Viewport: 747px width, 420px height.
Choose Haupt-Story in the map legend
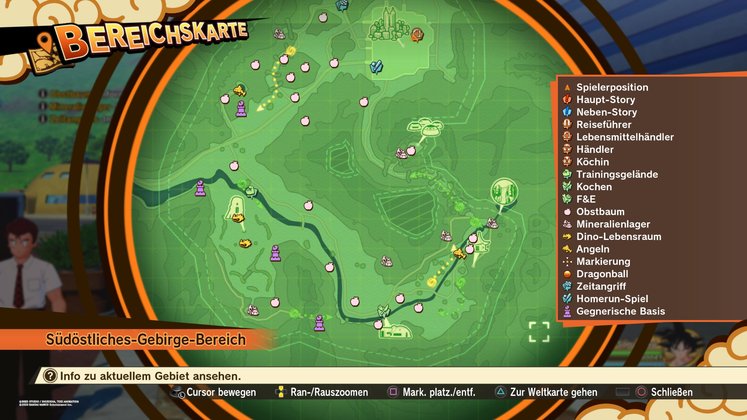pos(606,100)
